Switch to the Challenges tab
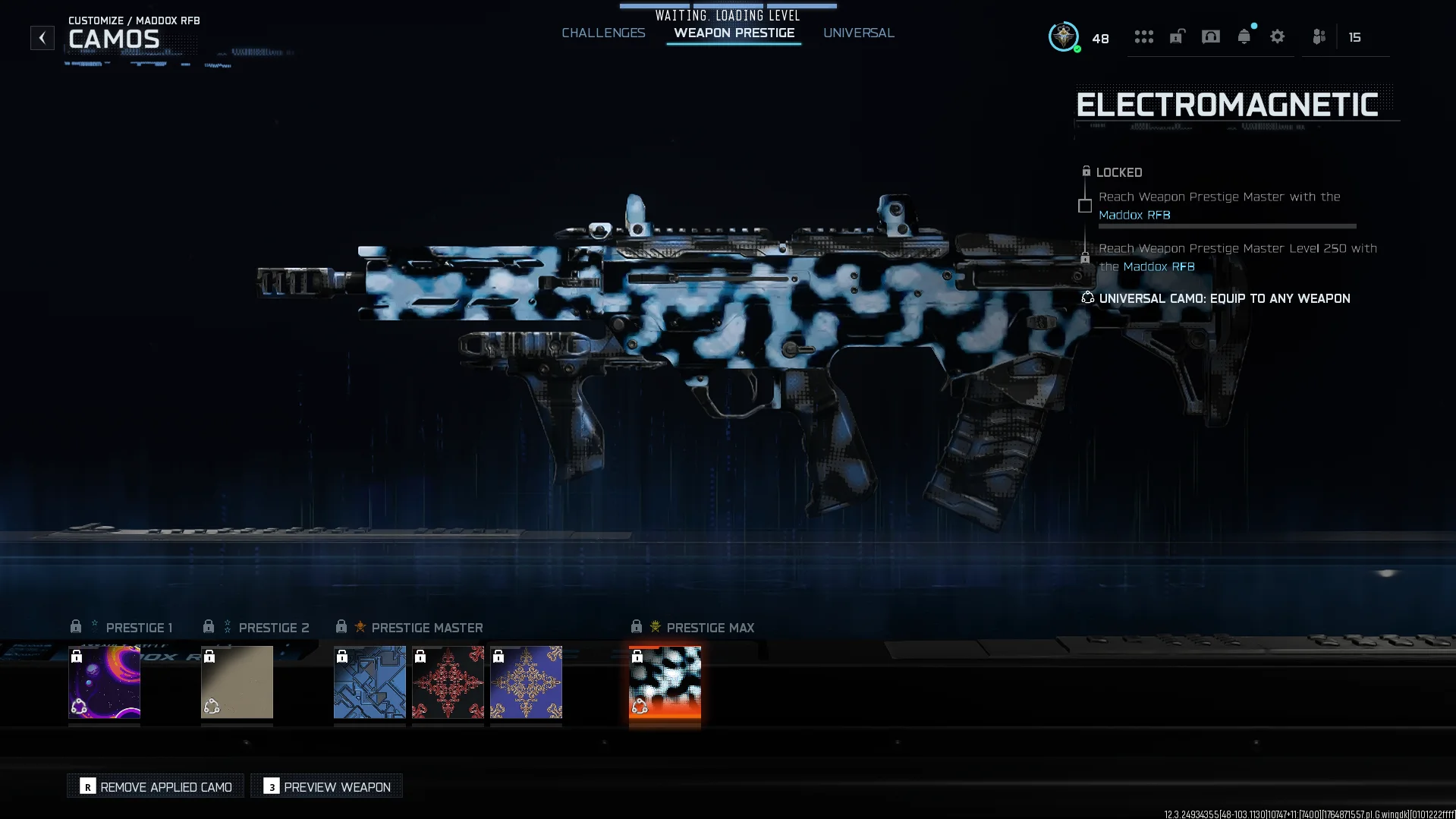This screenshot has width=1456, height=819. [603, 33]
